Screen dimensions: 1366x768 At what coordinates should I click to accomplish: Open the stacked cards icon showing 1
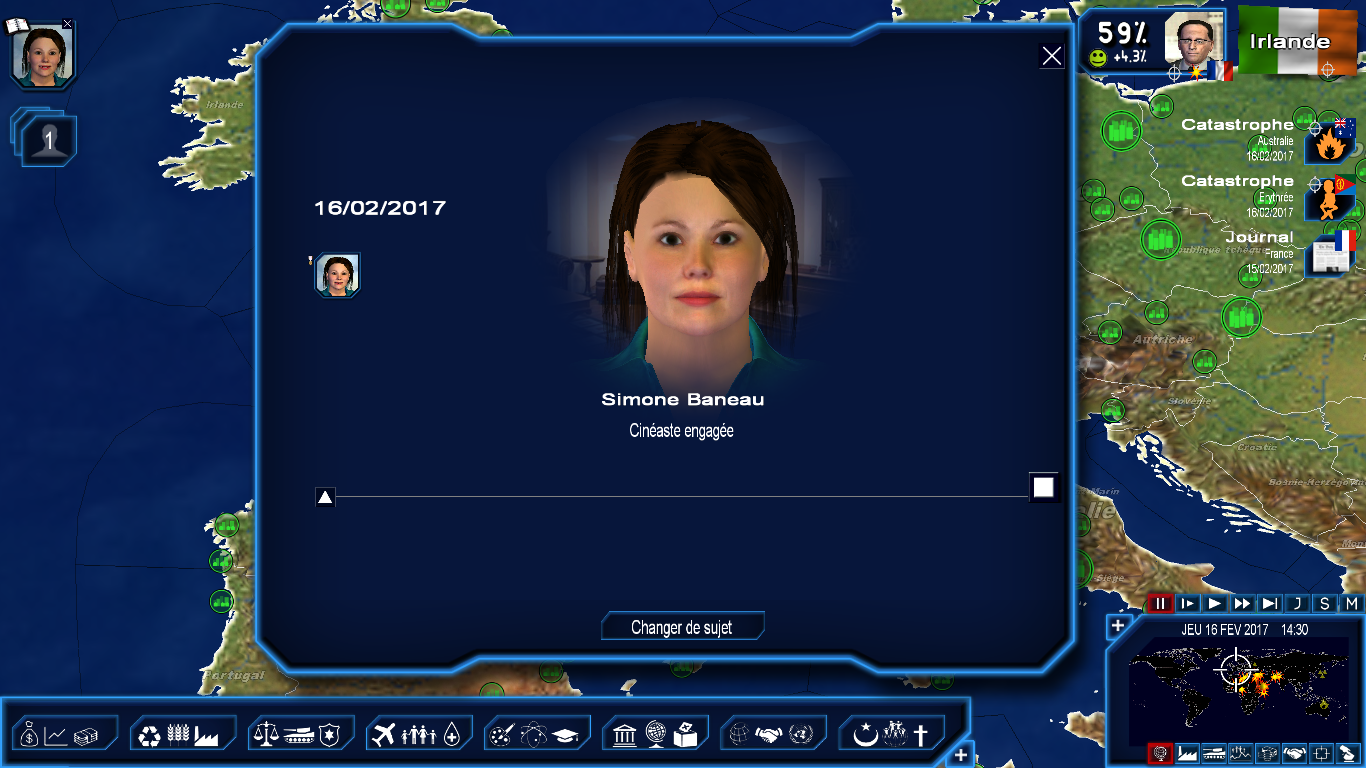point(46,139)
